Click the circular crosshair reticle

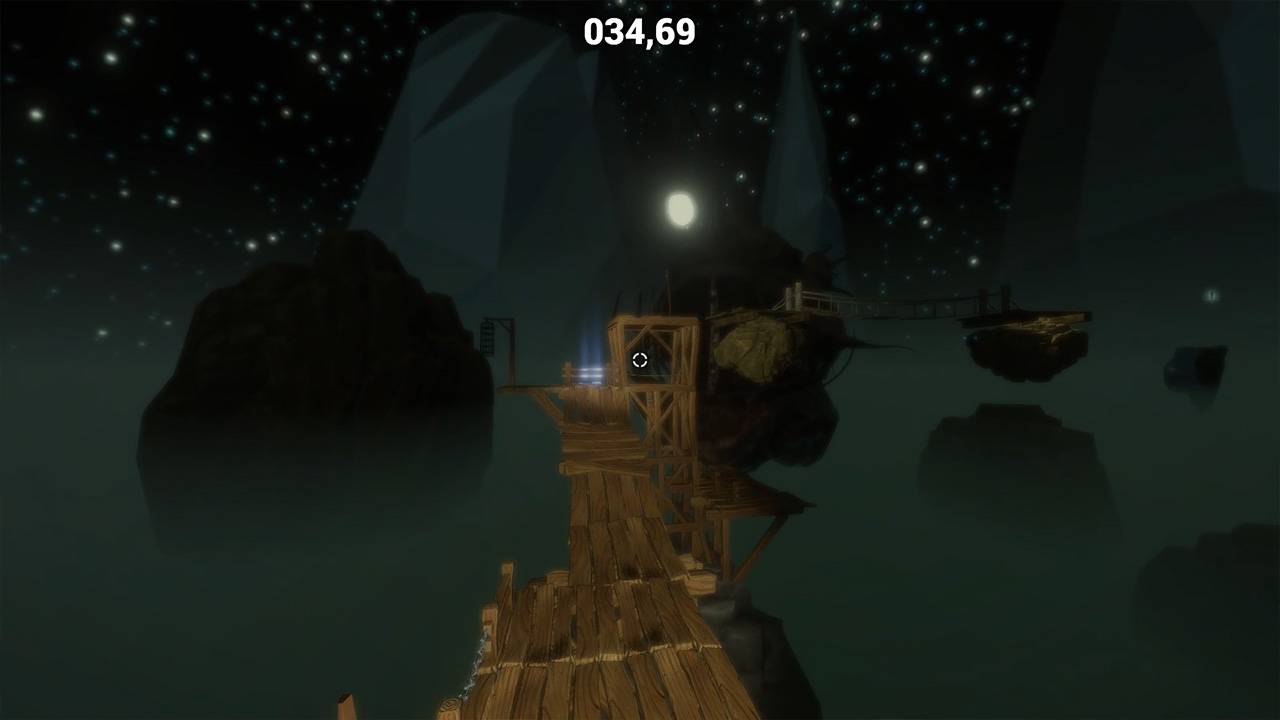point(640,360)
